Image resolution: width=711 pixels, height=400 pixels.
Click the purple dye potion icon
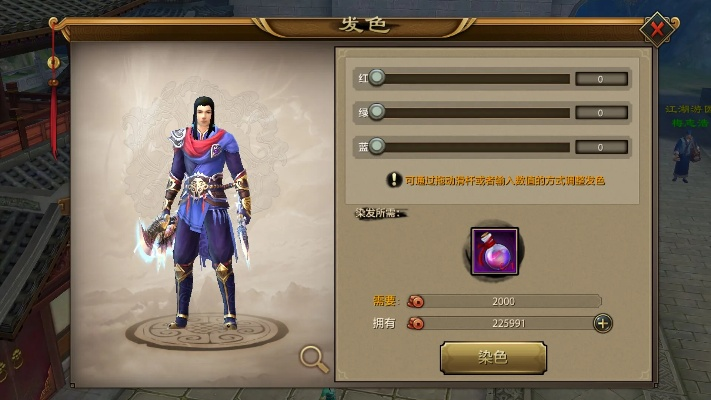tap(493, 250)
